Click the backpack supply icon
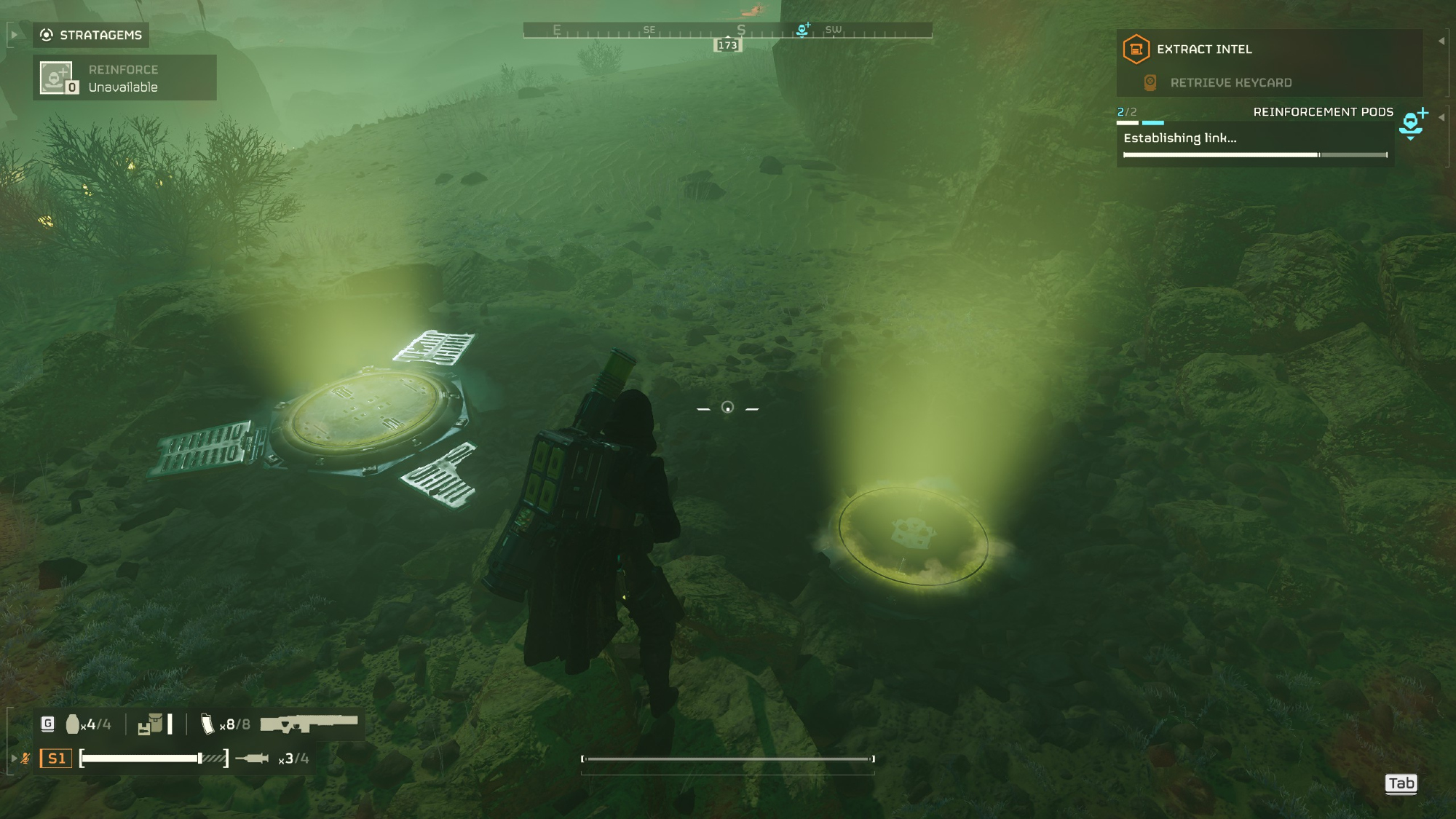 pos(151,724)
